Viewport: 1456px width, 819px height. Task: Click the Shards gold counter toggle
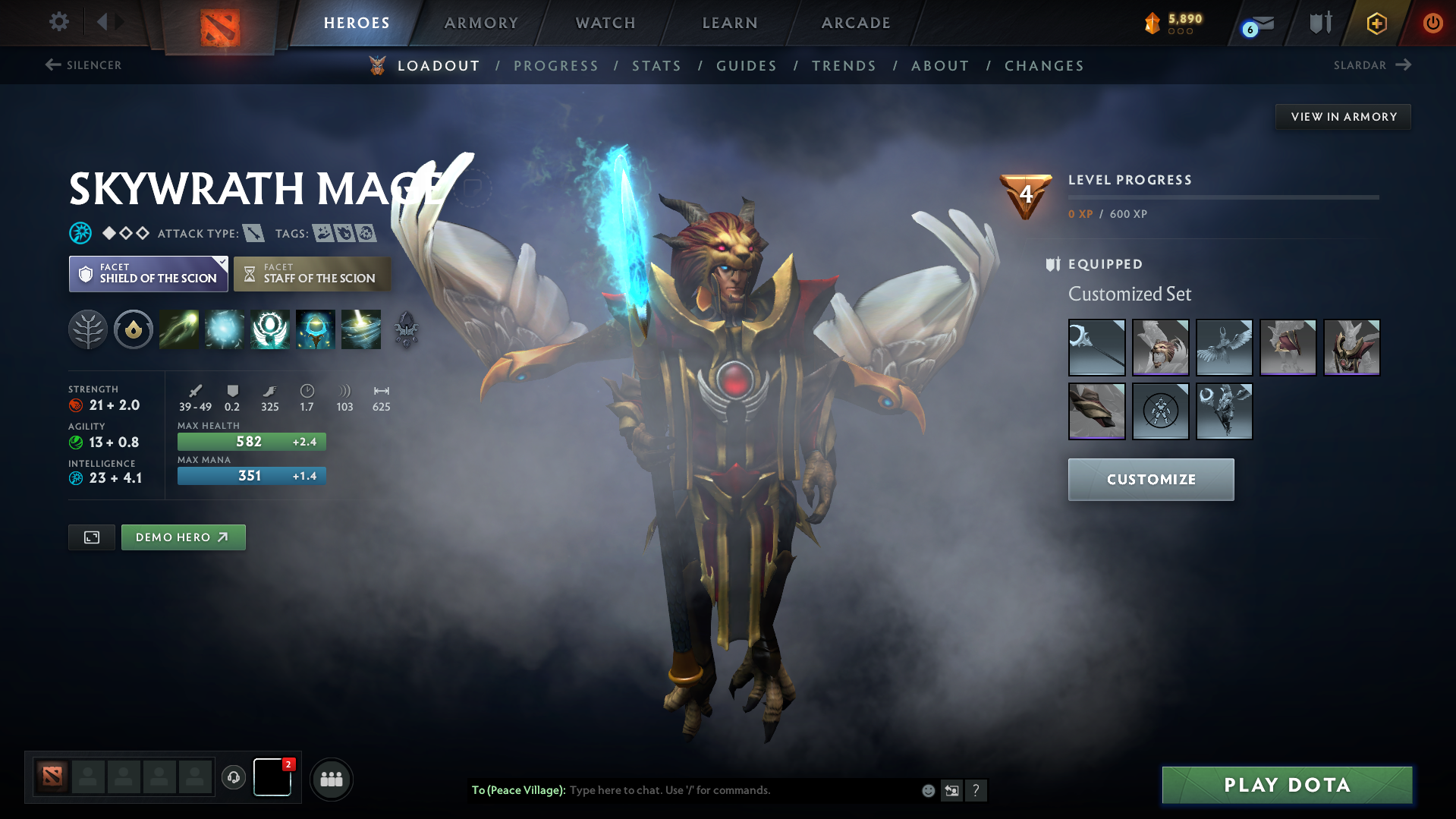click(x=1172, y=23)
